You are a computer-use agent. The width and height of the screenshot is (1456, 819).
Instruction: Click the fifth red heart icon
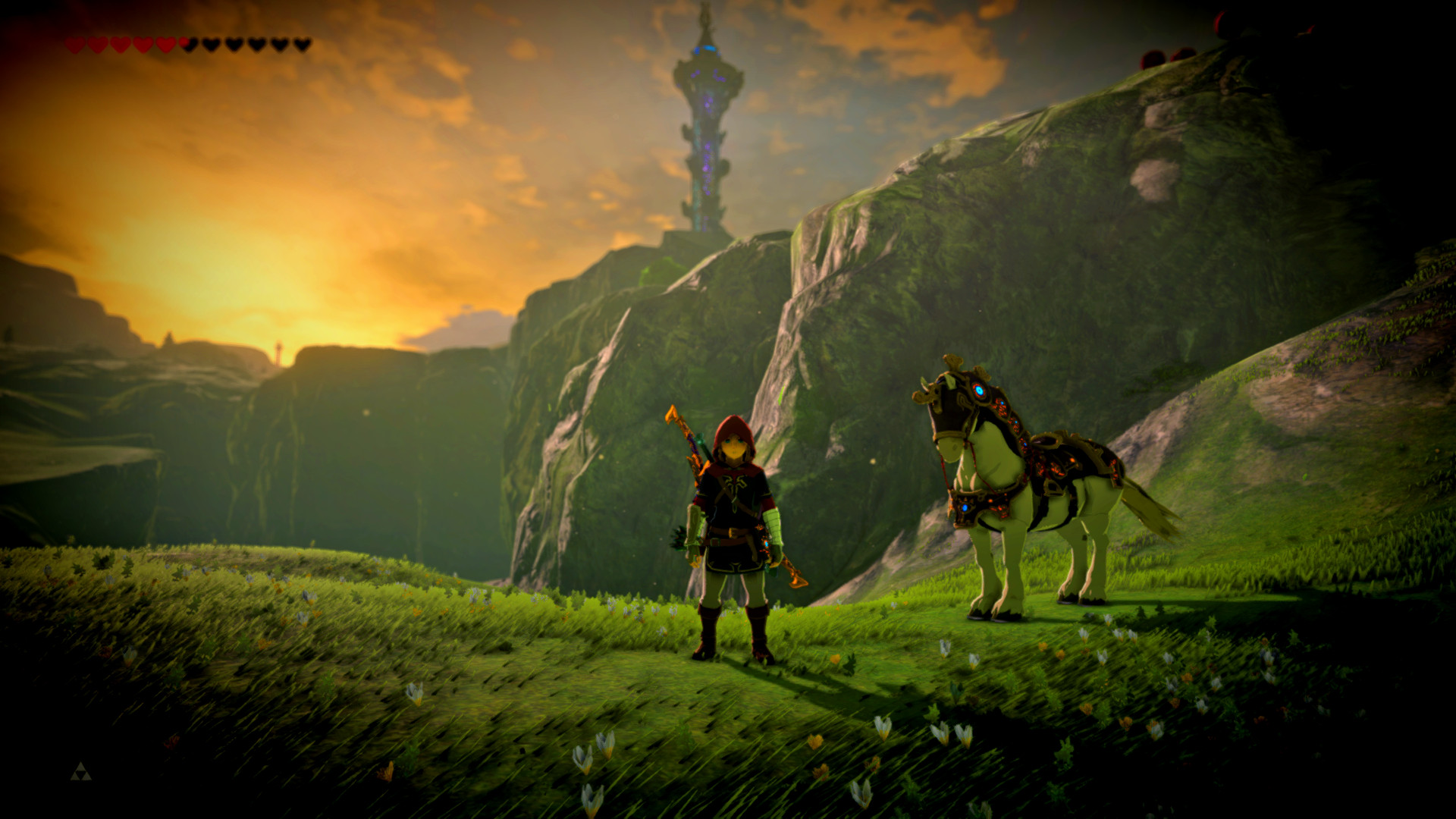pos(165,43)
